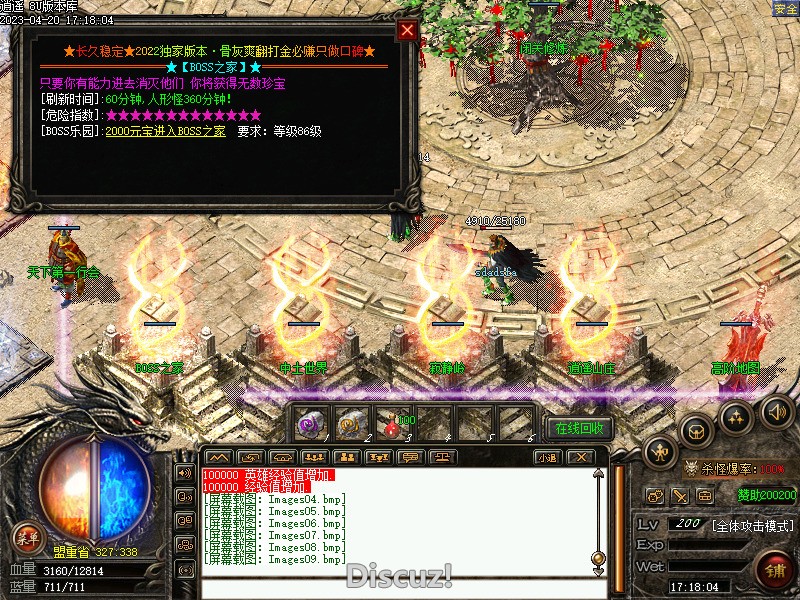Click the 赞助200200 sponsor button
Screen dimensions: 800x600
click(x=767, y=494)
